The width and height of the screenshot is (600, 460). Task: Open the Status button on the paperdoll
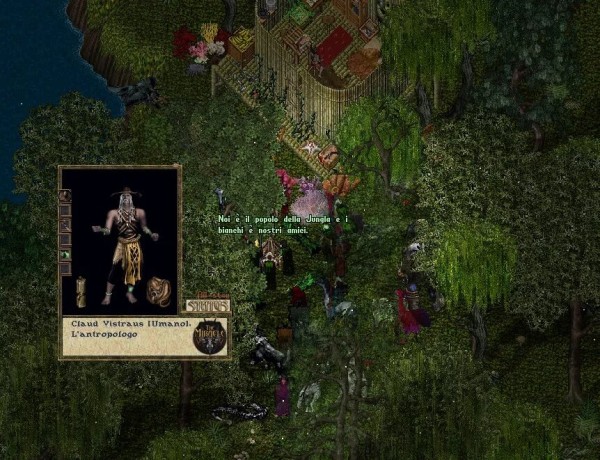207,305
